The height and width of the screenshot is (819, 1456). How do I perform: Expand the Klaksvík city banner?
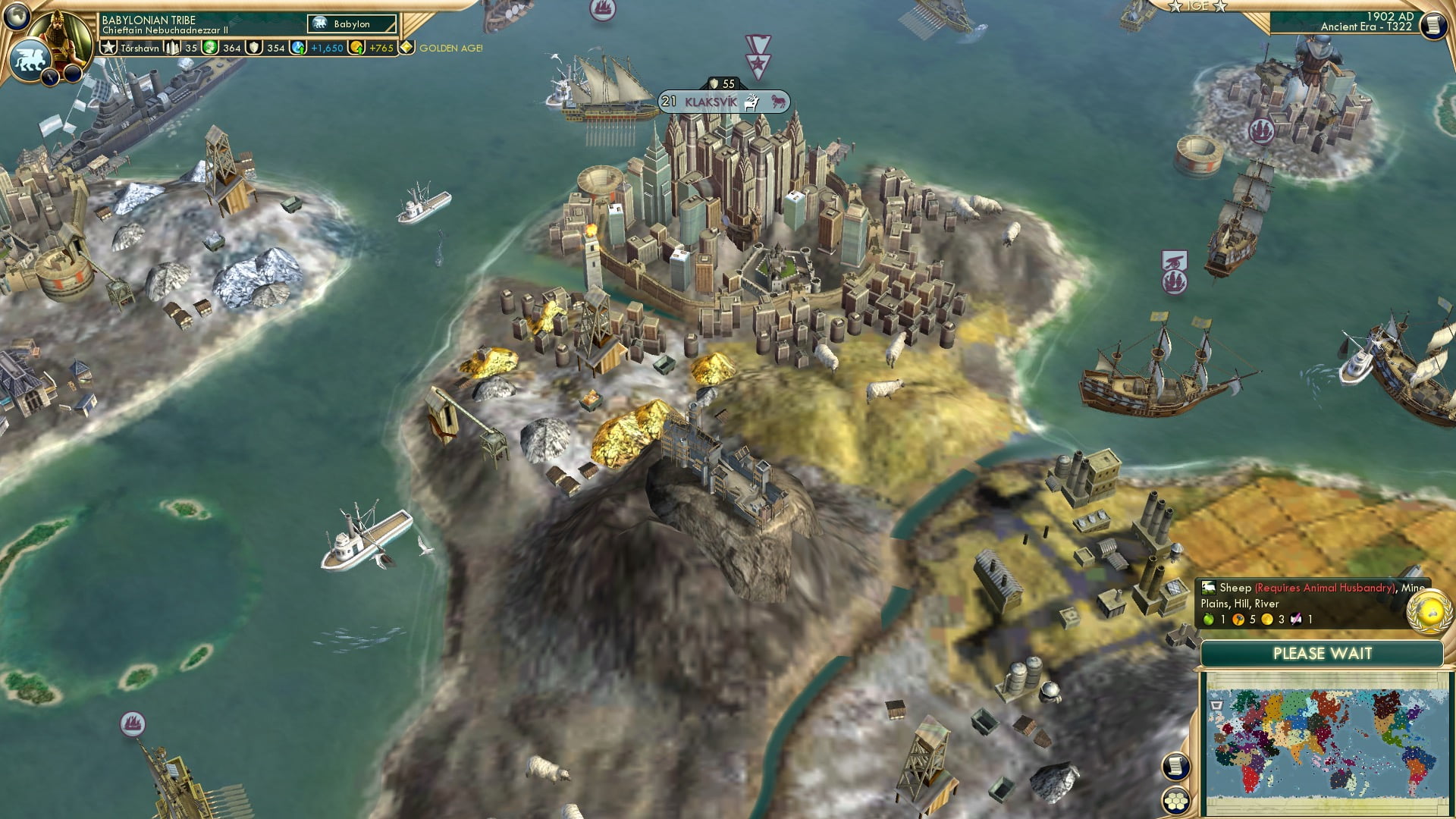[711, 99]
